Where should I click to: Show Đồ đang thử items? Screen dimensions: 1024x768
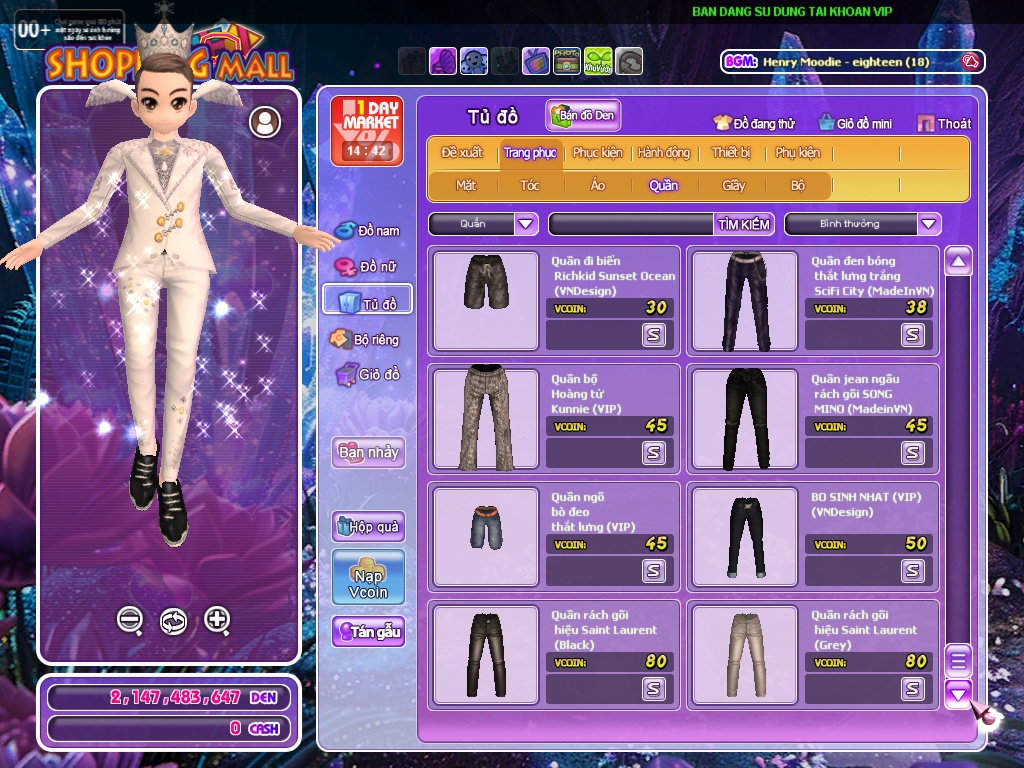754,123
